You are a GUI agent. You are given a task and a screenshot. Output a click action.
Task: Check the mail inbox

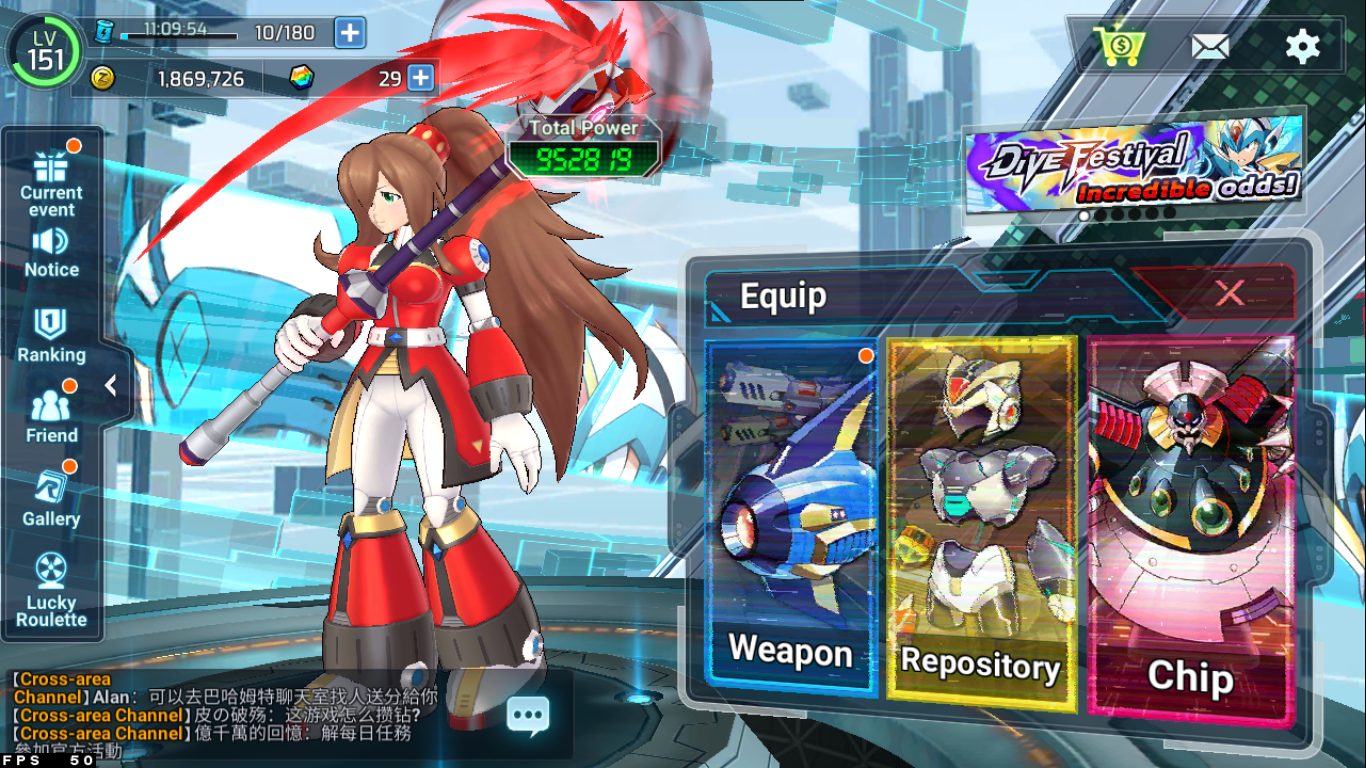pos(1210,46)
